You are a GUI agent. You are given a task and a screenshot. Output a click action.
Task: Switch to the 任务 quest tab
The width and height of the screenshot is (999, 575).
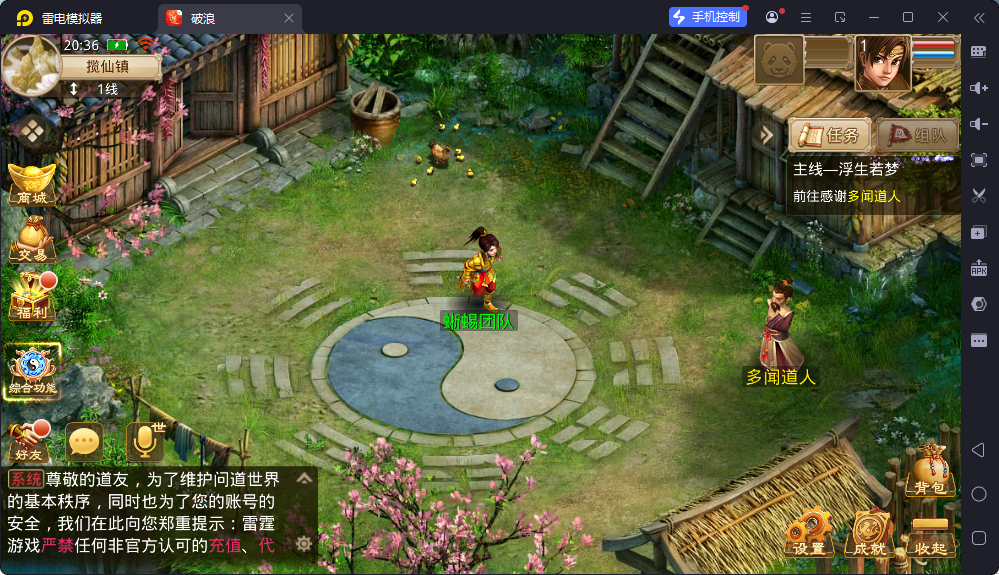[829, 135]
